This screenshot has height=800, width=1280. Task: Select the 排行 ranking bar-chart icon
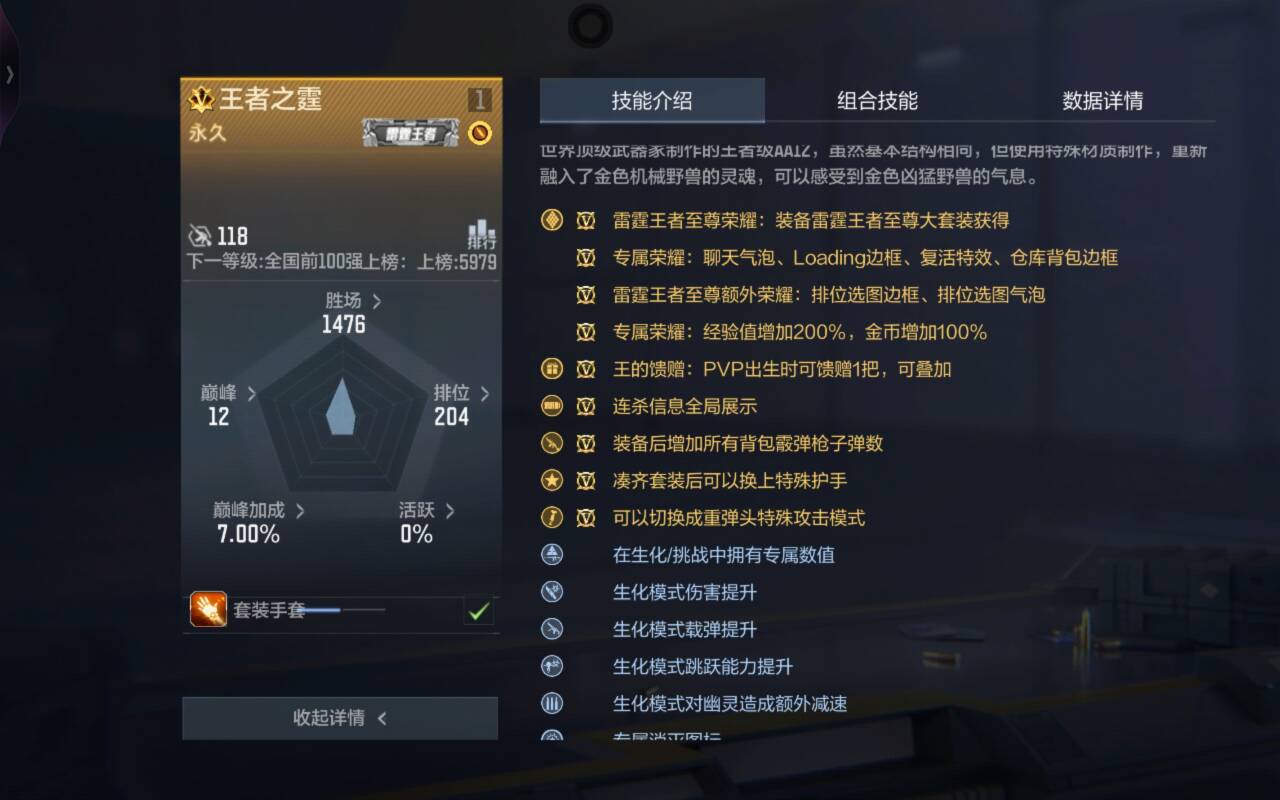pyautogui.click(x=479, y=236)
